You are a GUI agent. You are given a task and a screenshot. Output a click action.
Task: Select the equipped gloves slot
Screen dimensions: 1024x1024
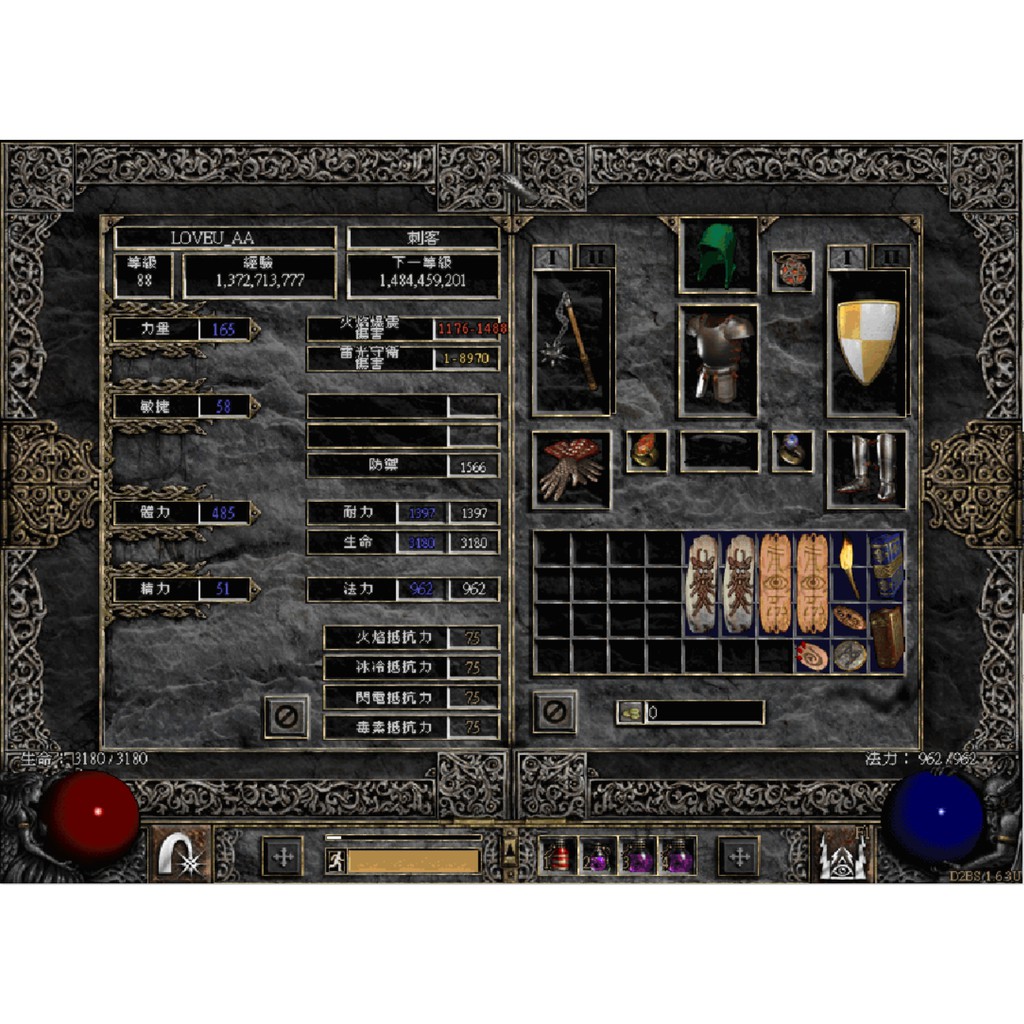pos(572,469)
